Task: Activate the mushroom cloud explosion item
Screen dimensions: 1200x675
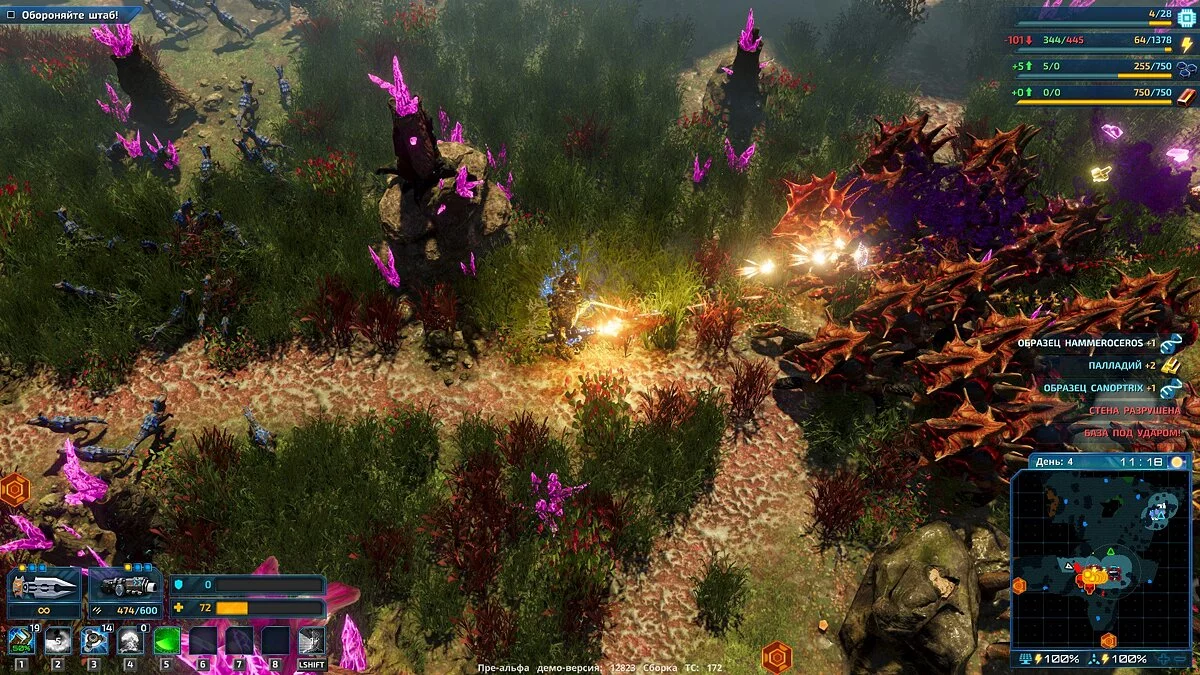Action: (x=130, y=640)
